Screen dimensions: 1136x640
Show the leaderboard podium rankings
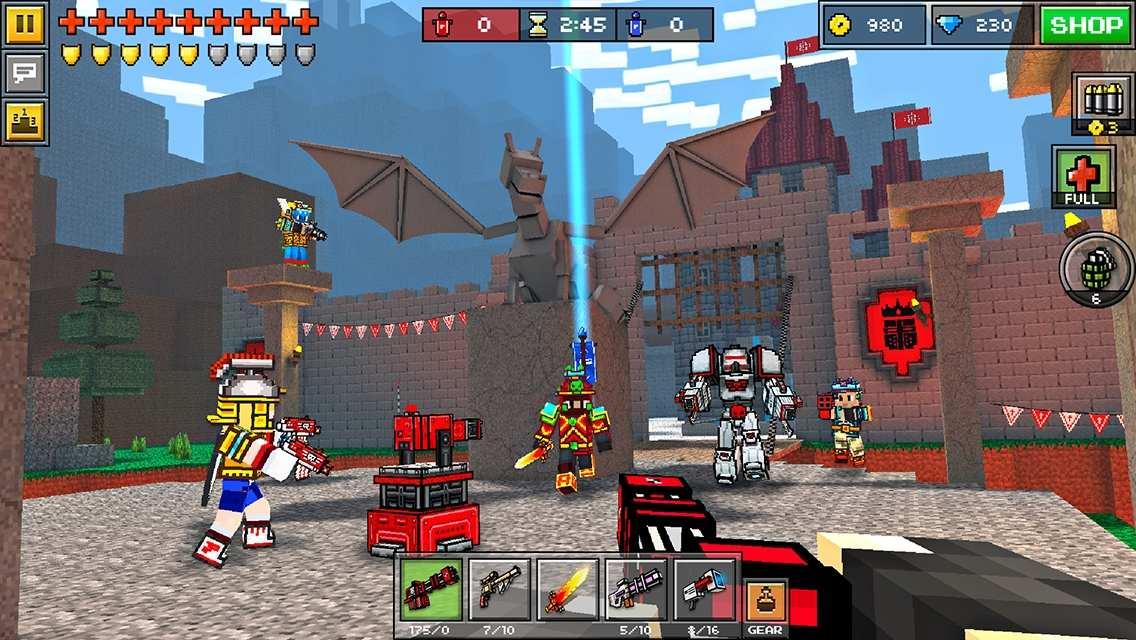point(25,121)
